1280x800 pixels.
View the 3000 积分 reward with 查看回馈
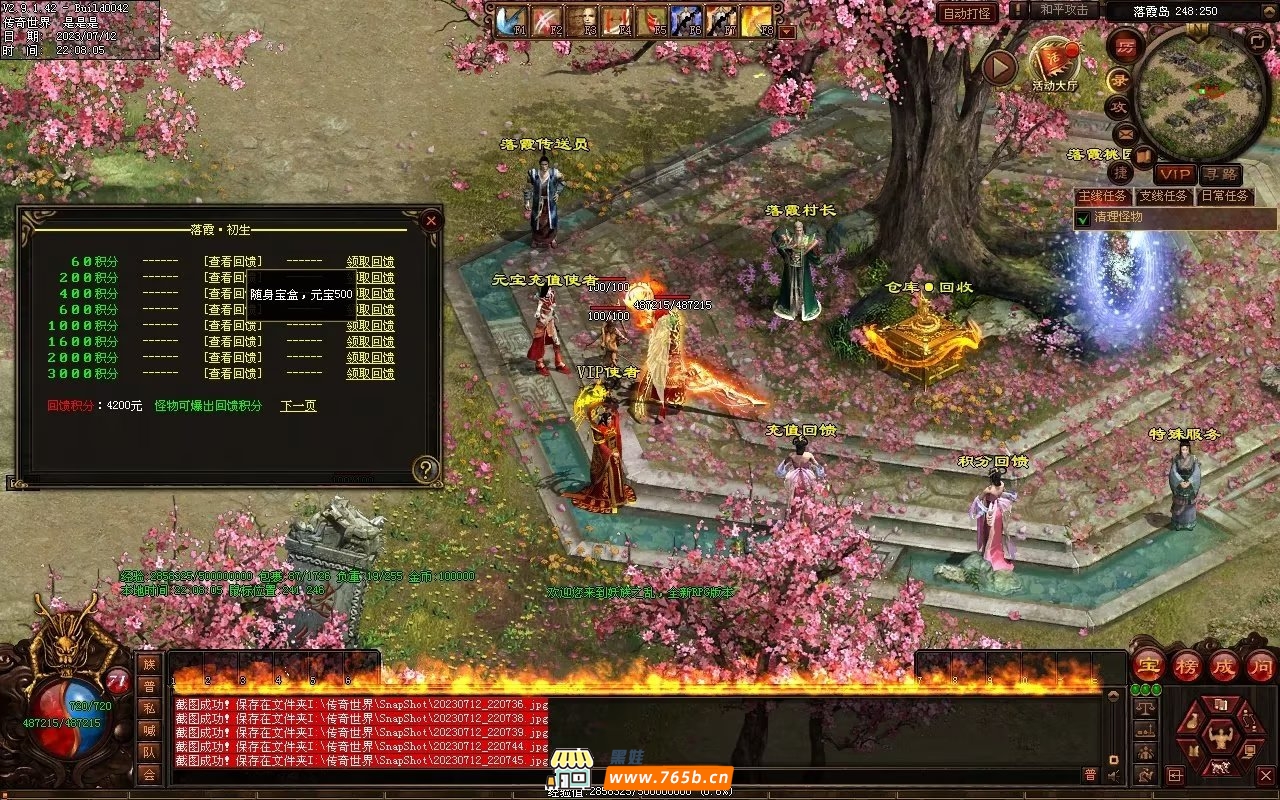pyautogui.click(x=233, y=374)
